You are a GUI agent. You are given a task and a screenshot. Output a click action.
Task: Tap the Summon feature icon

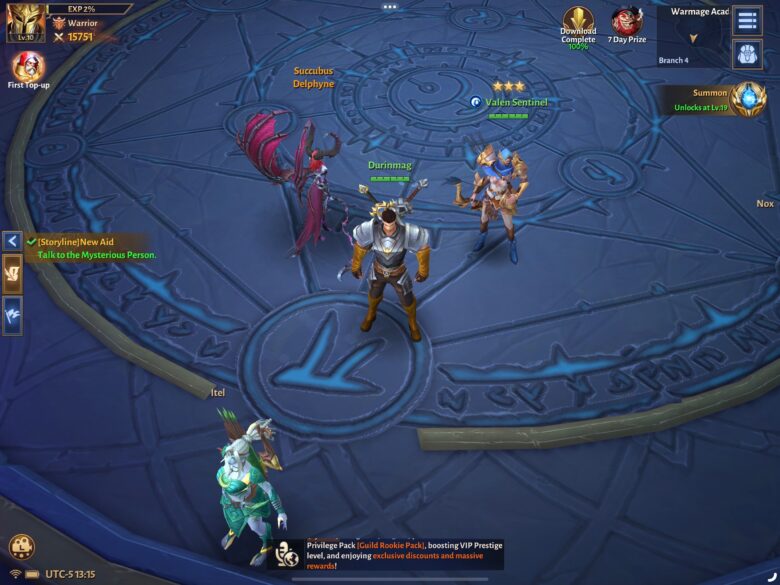tap(746, 98)
